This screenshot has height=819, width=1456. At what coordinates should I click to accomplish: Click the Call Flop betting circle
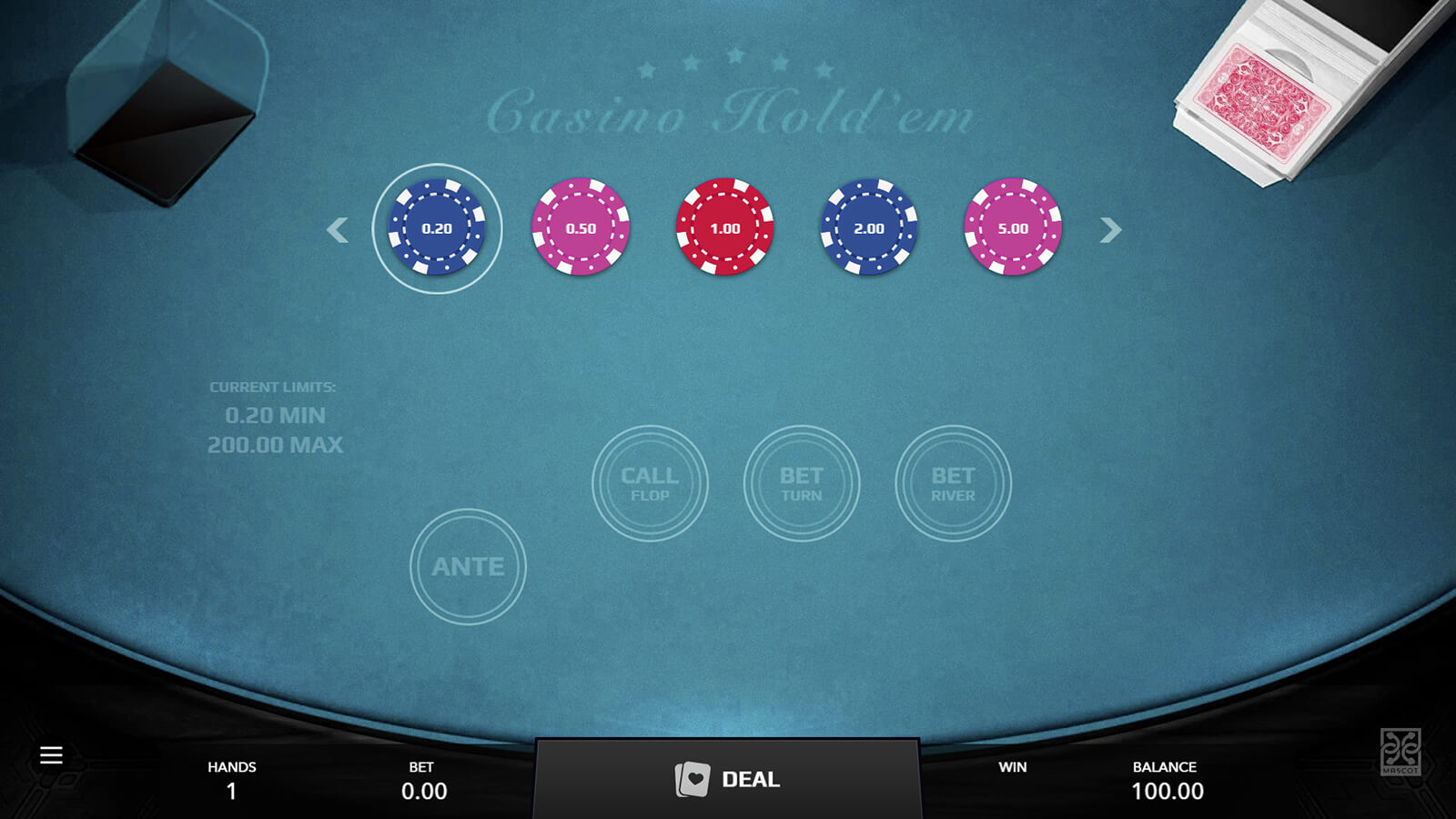(x=650, y=483)
